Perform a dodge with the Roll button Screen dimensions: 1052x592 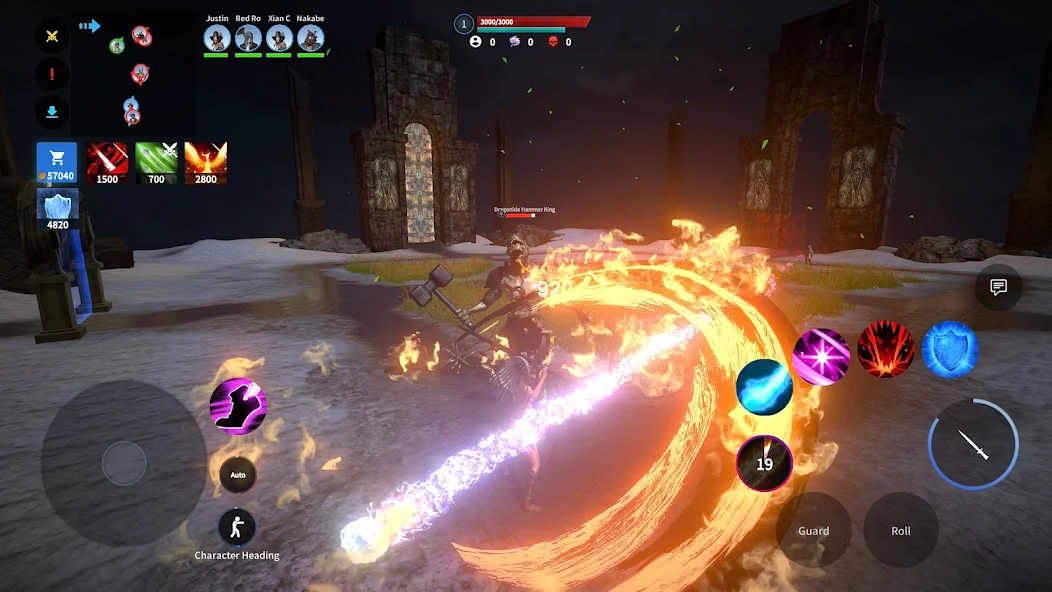901,530
